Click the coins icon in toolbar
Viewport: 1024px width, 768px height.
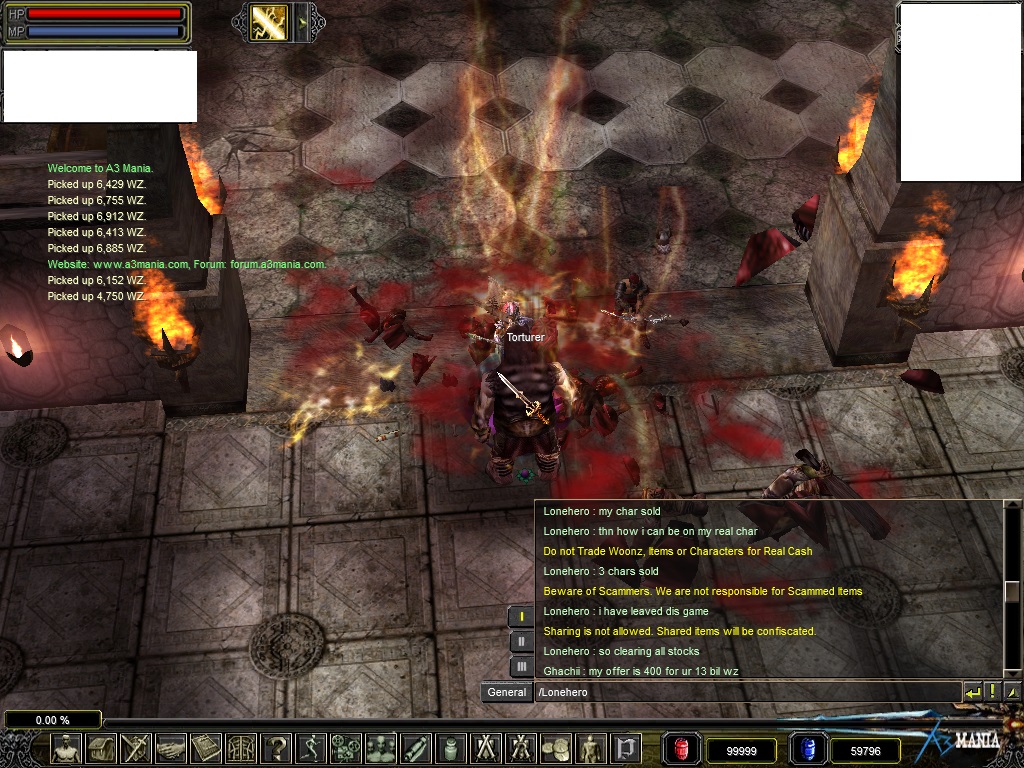tap(556, 748)
